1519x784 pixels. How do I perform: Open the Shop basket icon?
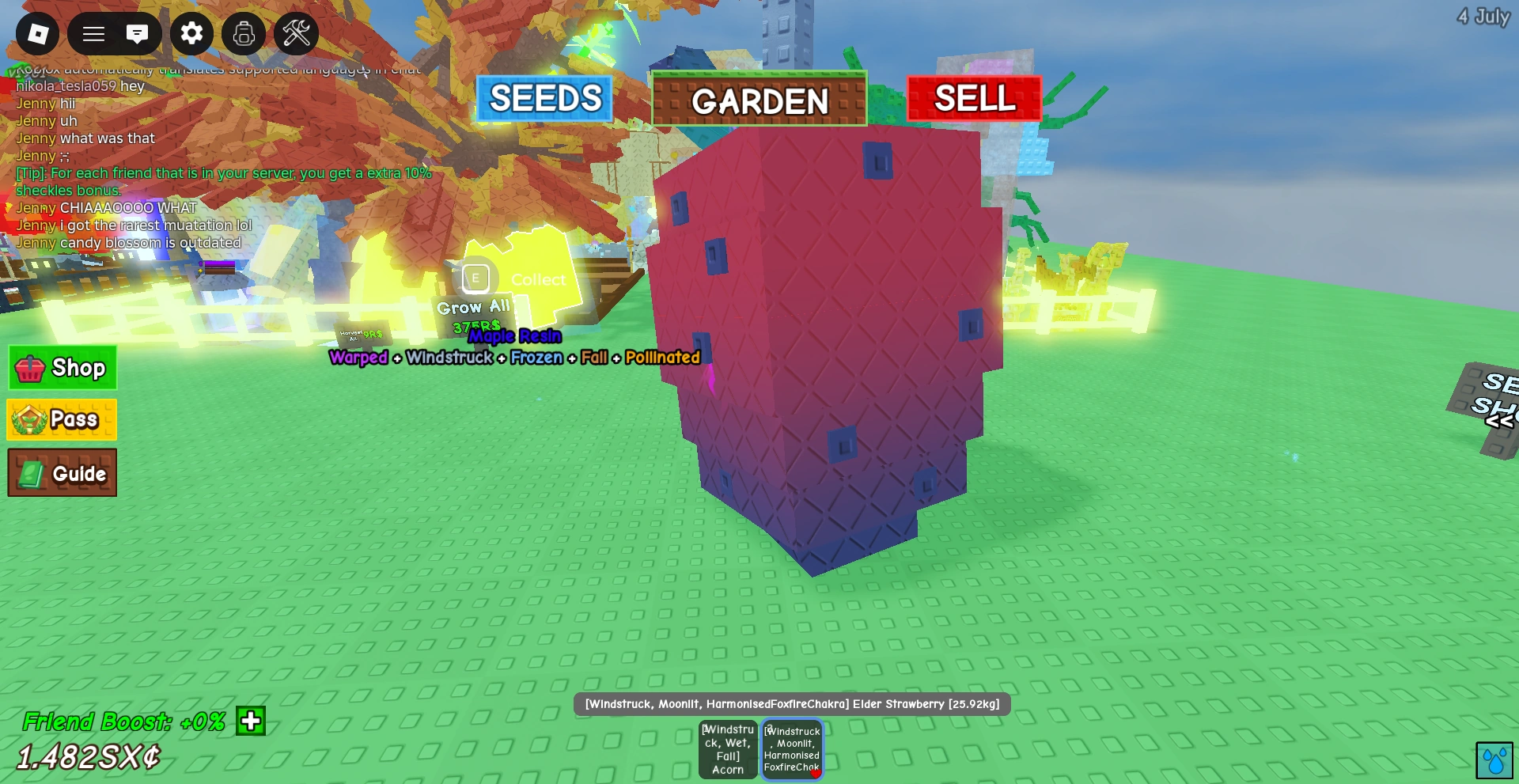point(32,367)
